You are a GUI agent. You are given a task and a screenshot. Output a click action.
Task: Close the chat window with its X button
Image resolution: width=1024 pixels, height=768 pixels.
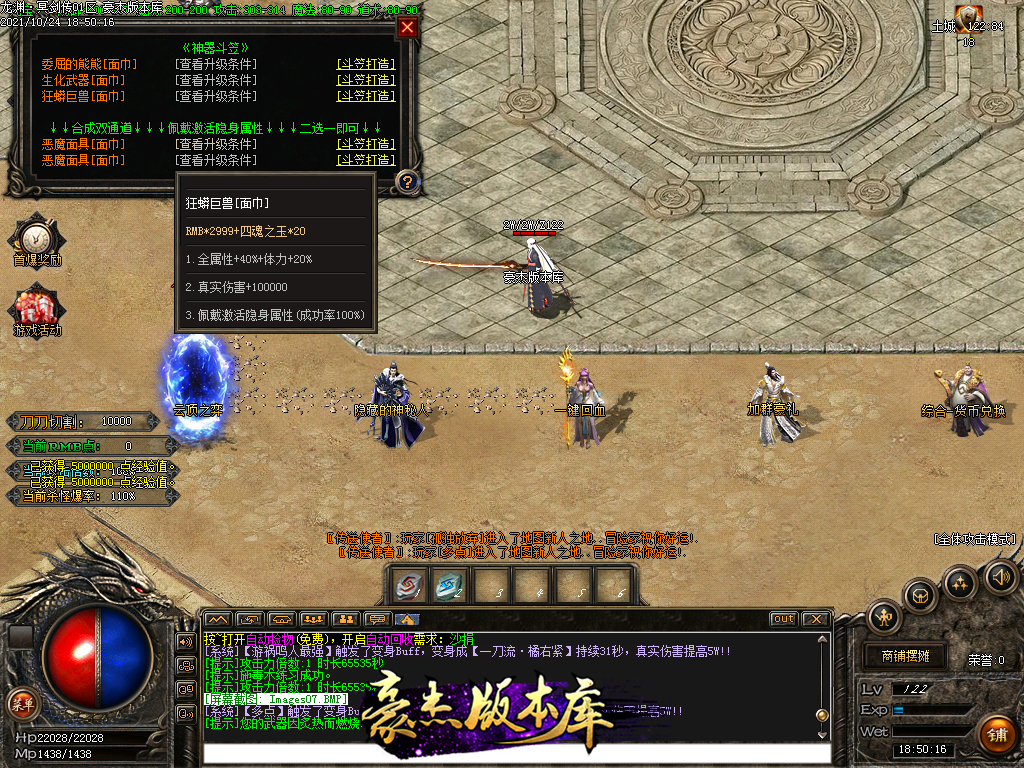[x=815, y=619]
